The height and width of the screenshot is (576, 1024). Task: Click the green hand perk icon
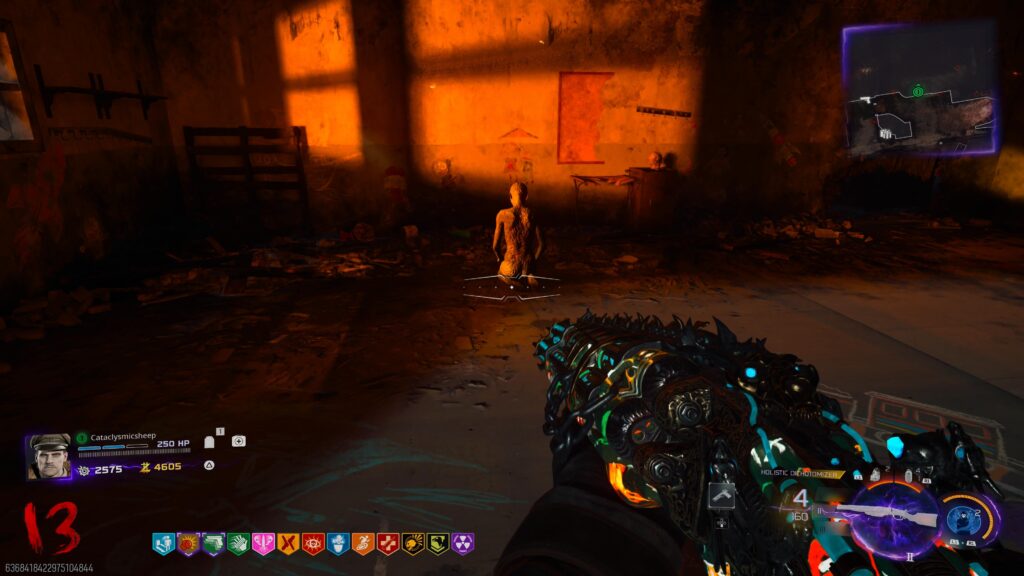(238, 543)
